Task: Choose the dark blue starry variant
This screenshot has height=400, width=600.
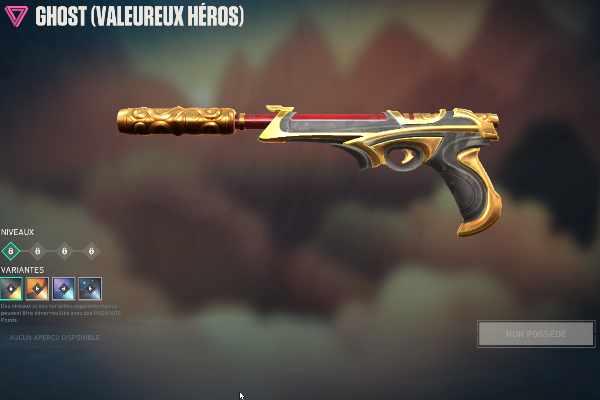Action: coord(90,288)
